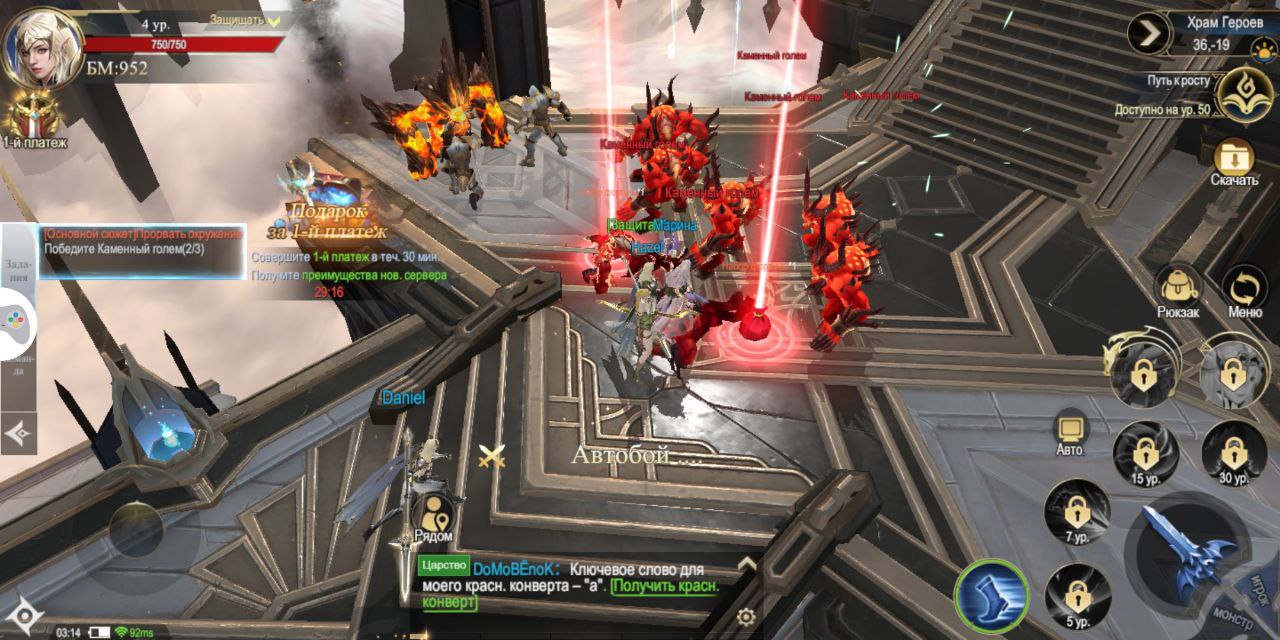1280x640 pixels.
Task: Open the Меню button
Action: point(1244,291)
